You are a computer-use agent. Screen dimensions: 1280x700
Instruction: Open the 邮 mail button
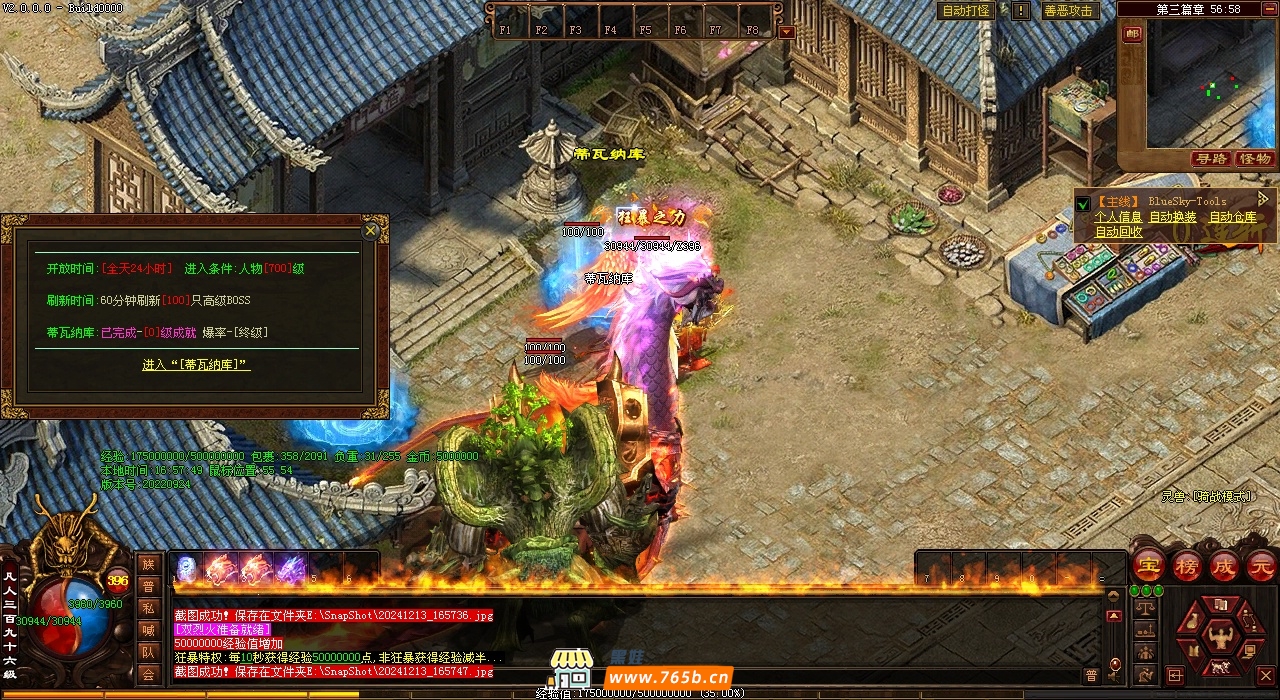[1132, 34]
